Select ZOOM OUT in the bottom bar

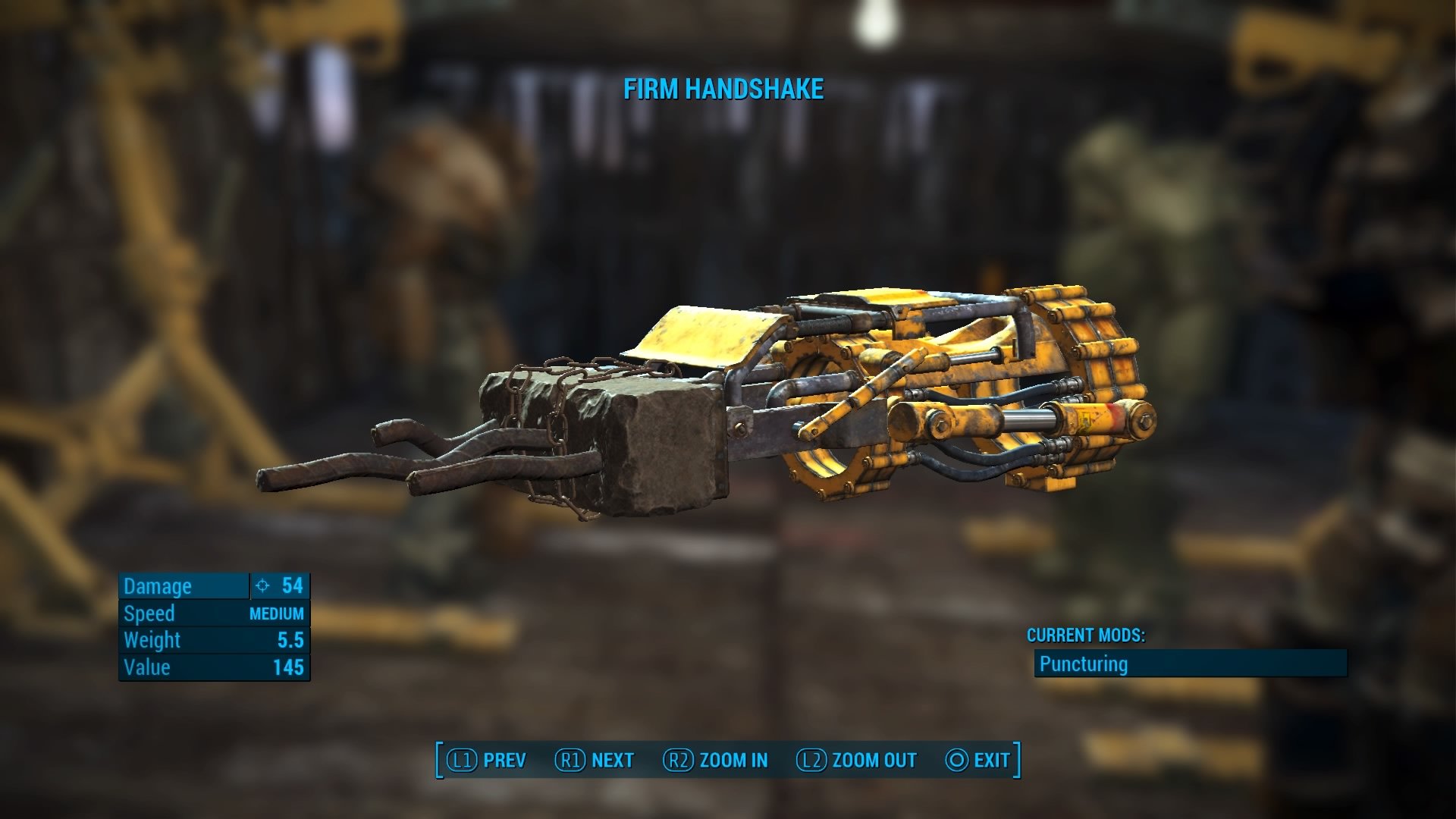coord(856,760)
